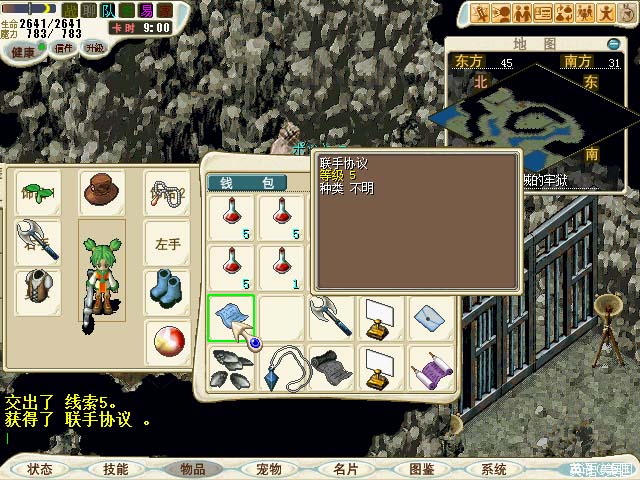Select the battle axe in inventory
This screenshot has height=480, width=640.
pos(332,318)
